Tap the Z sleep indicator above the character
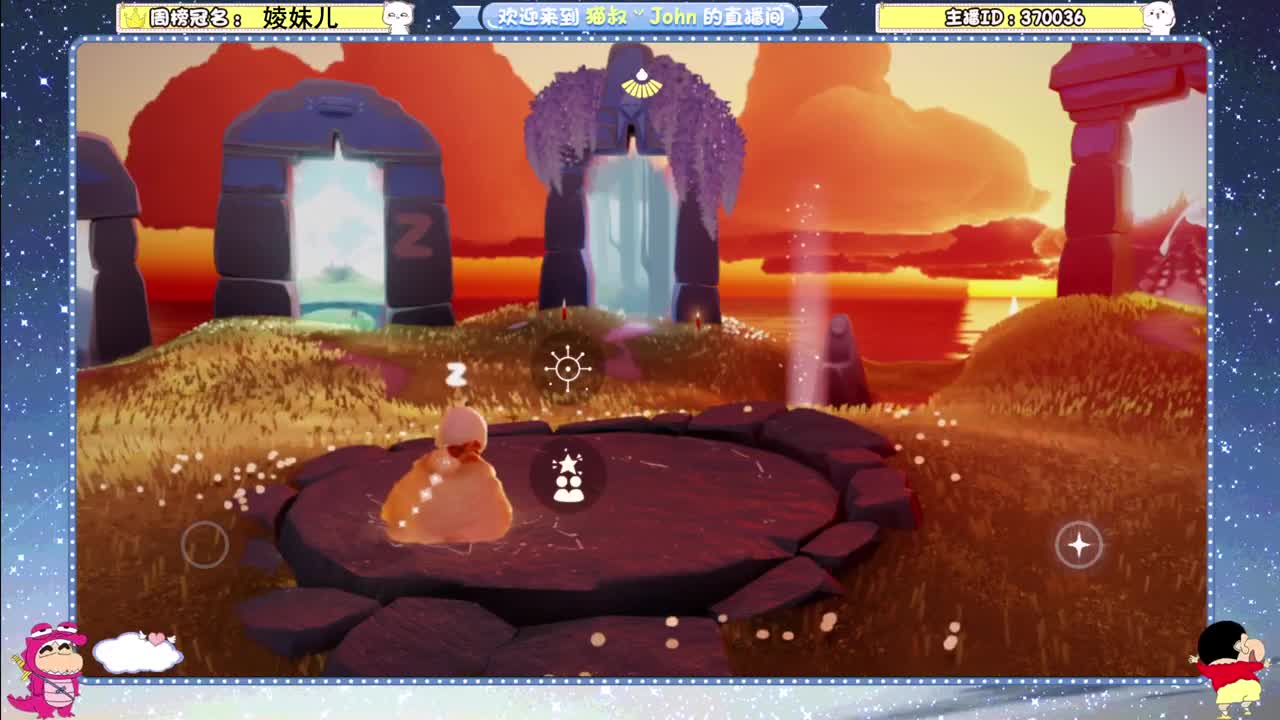 pyautogui.click(x=455, y=372)
